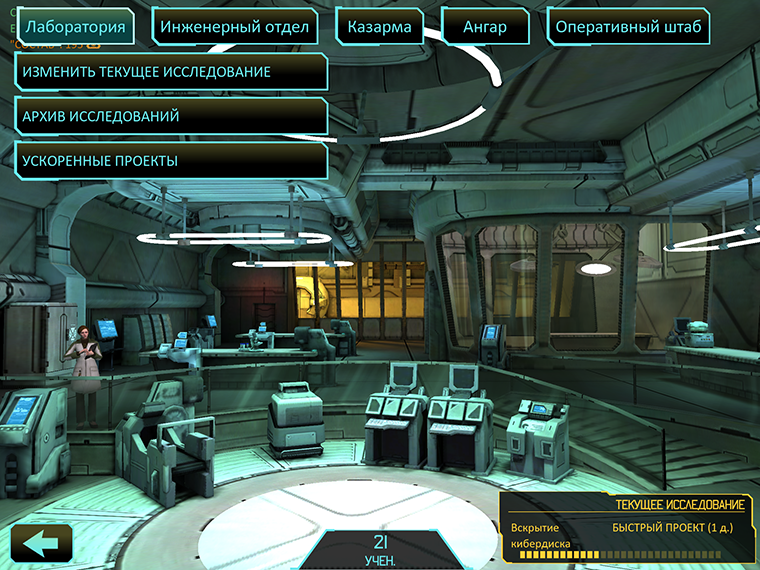Screen dimensions: 760x570
Task: Go to the Казарма tab
Action: click(x=380, y=27)
